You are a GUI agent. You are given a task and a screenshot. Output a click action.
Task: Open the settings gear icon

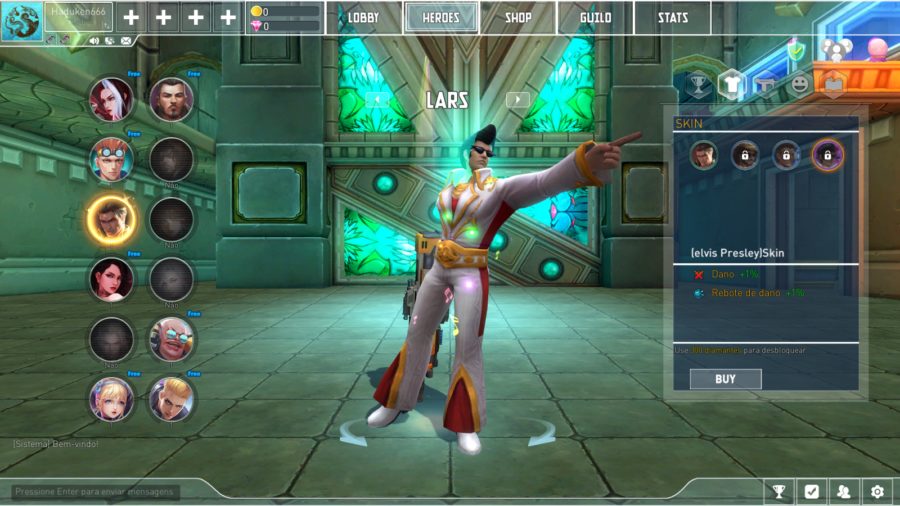(877, 491)
